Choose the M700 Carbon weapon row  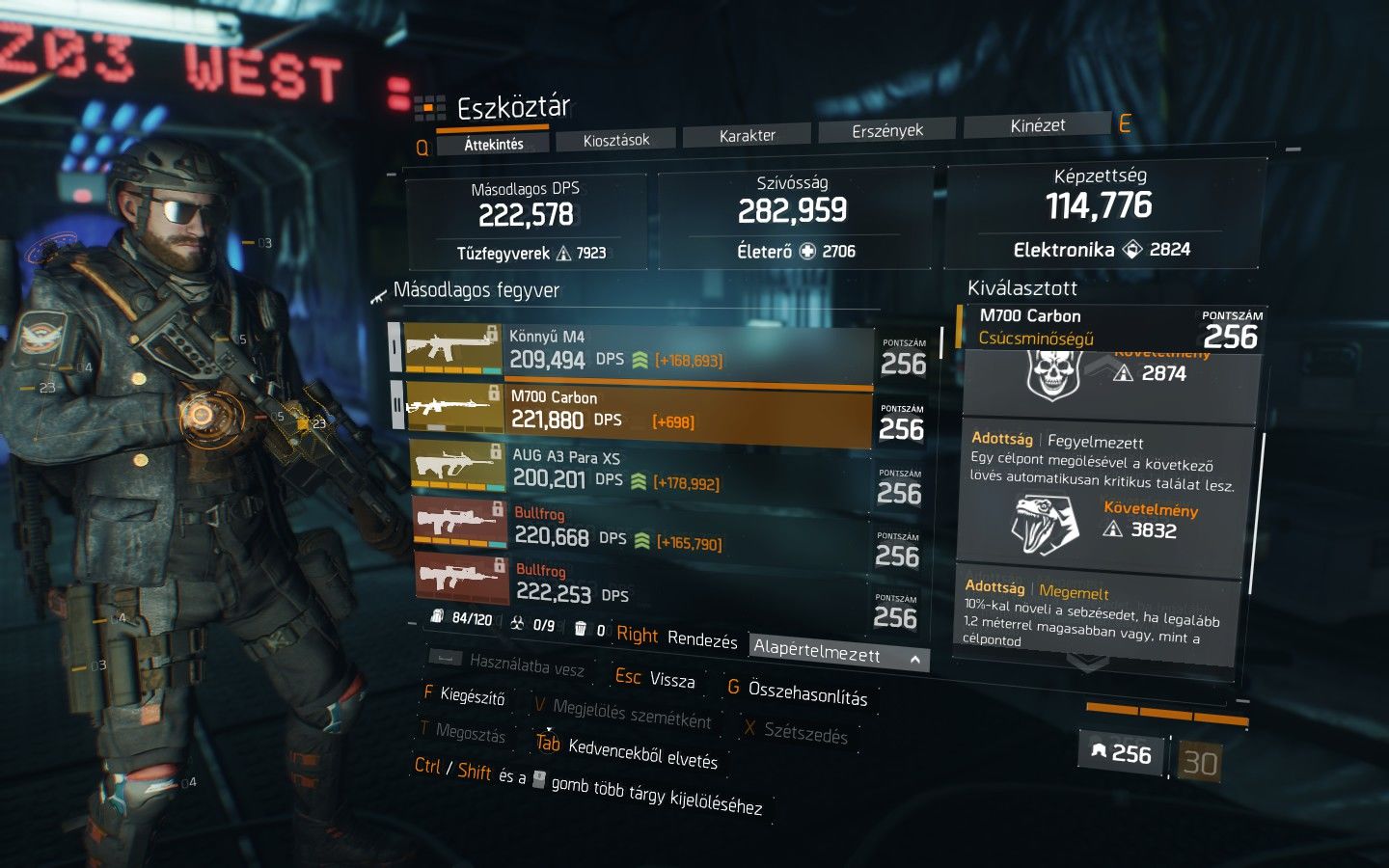pyautogui.click(x=637, y=410)
